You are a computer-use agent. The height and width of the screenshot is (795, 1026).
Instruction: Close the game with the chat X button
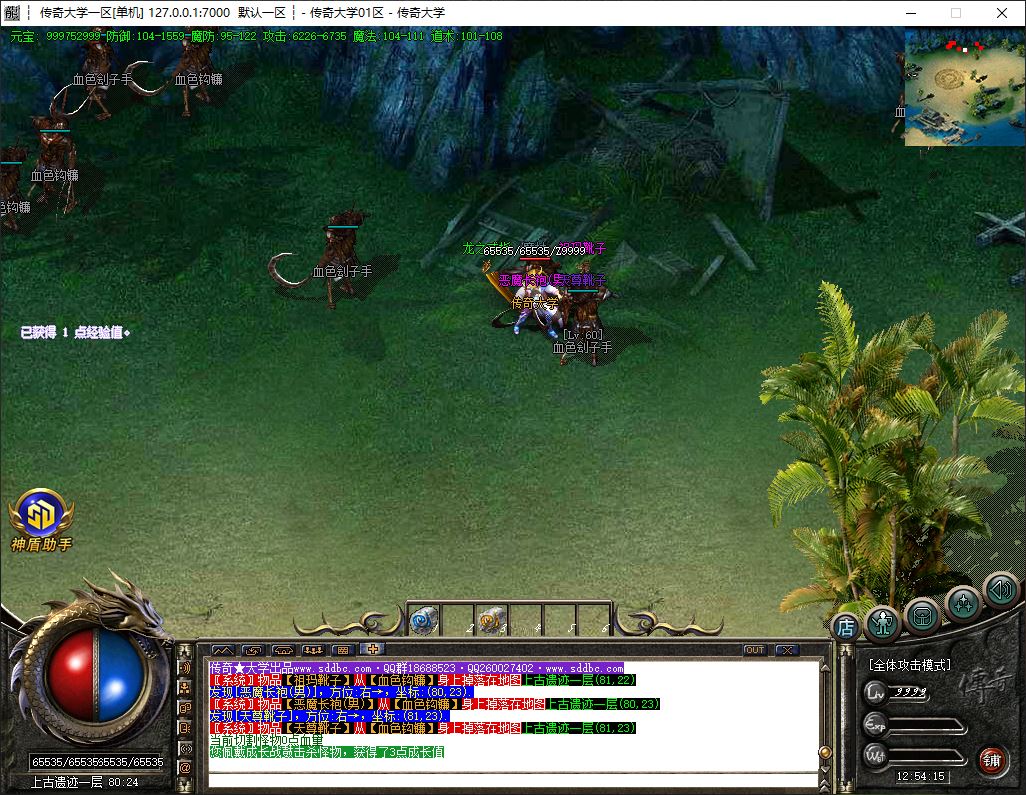pyautogui.click(x=786, y=650)
